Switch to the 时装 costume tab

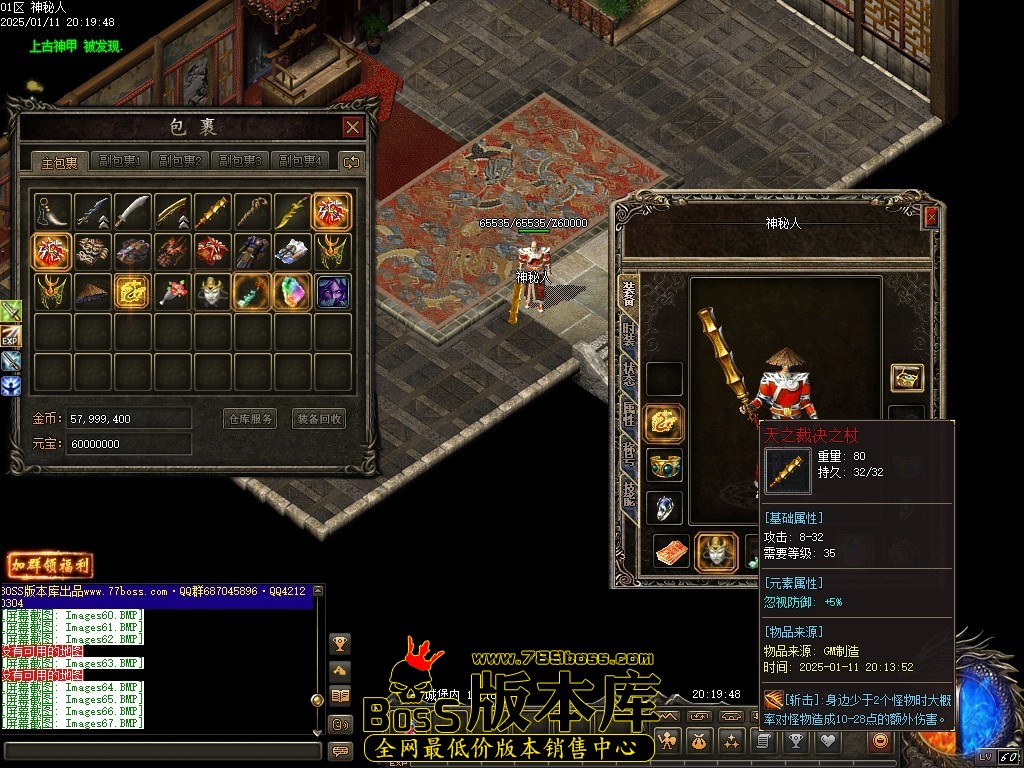(629, 336)
